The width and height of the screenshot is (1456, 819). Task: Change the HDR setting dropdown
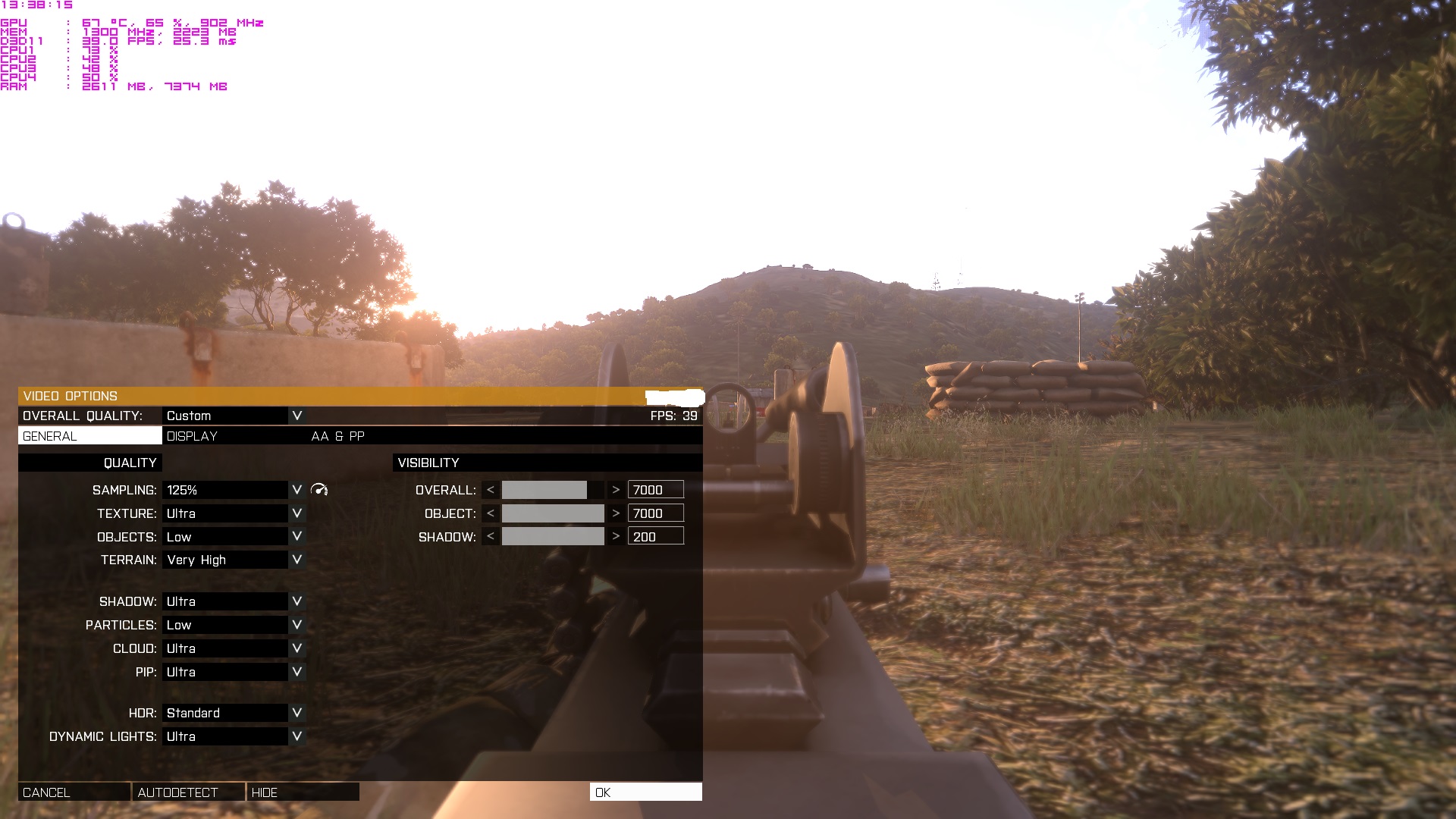coord(297,713)
